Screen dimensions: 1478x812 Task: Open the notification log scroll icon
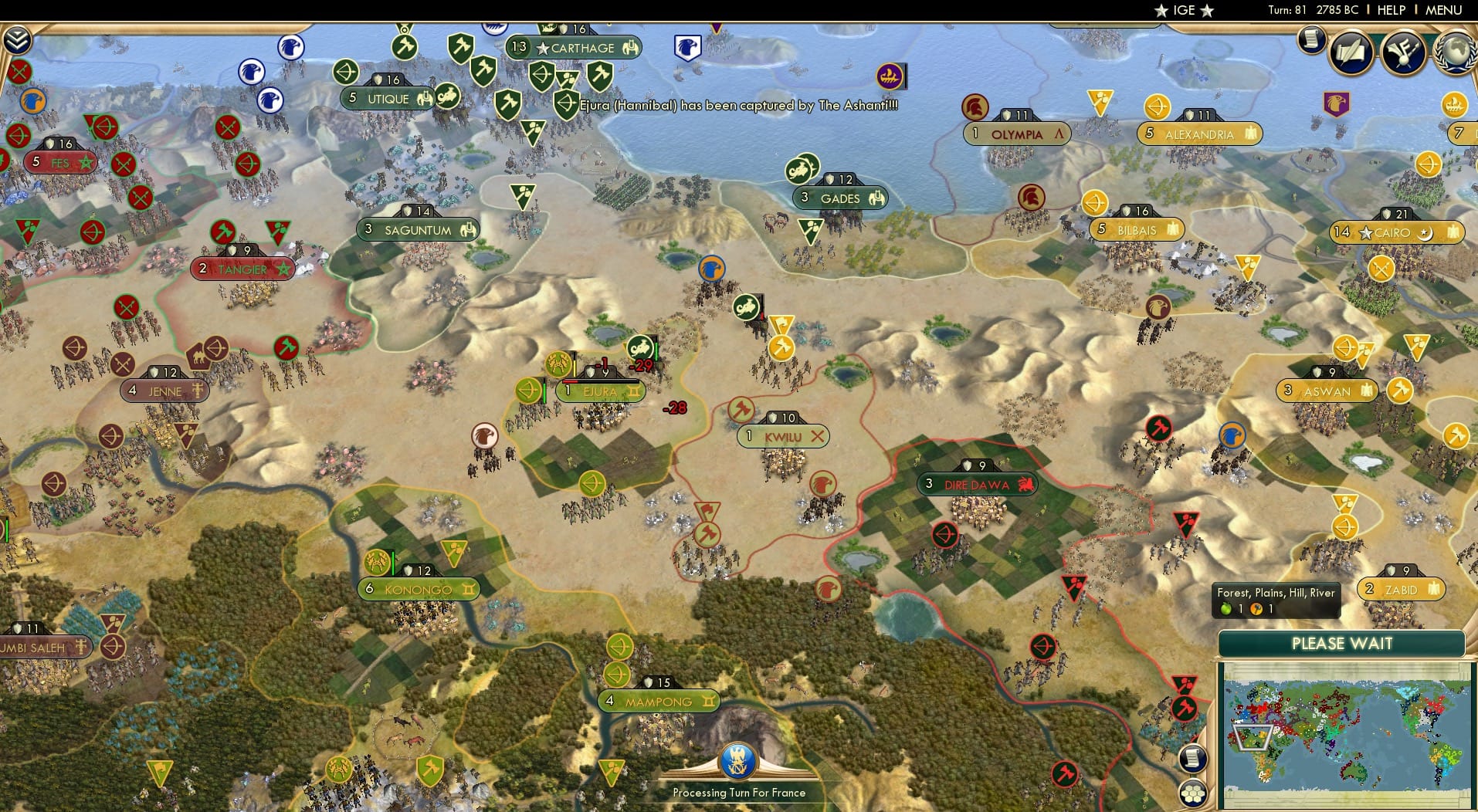click(x=1310, y=40)
